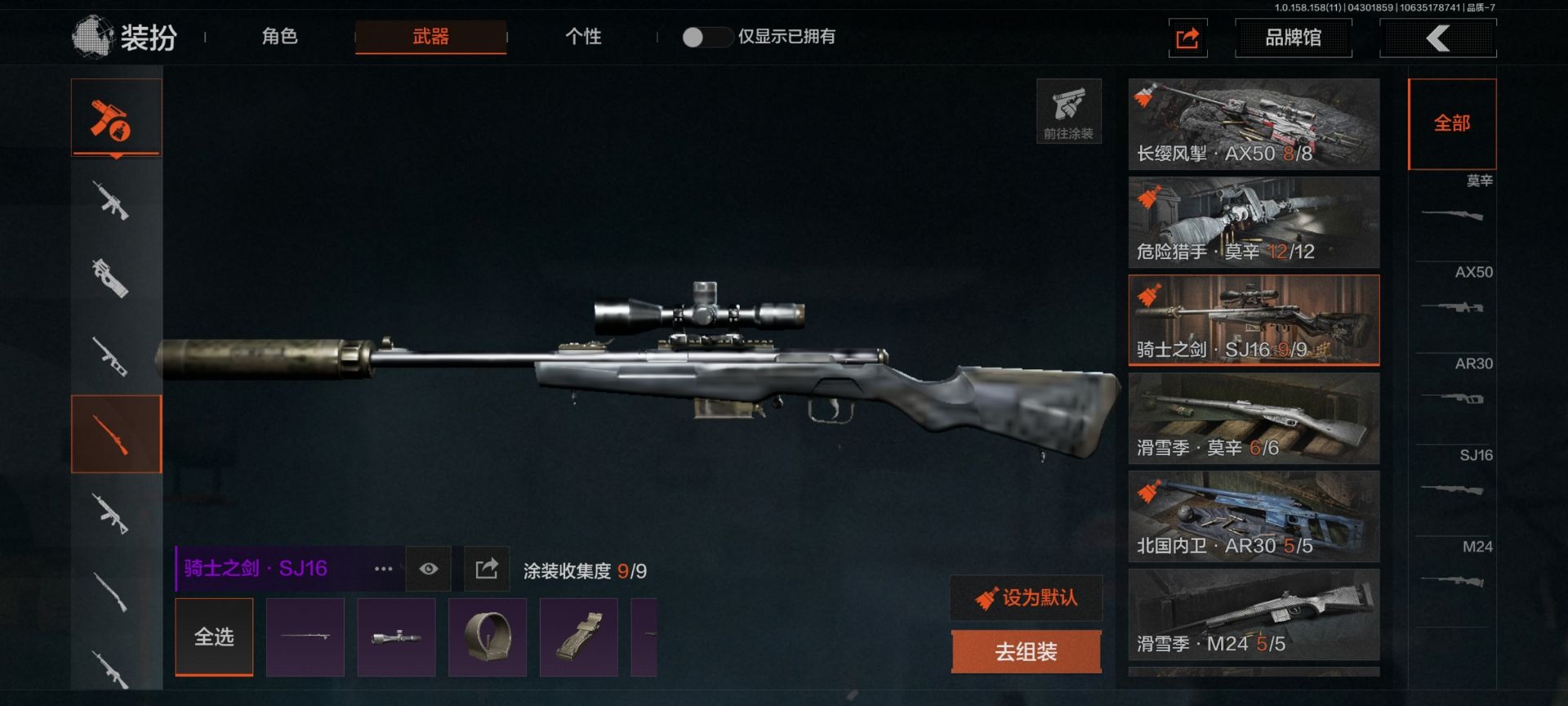
Task: Switch to the 角色 tab
Action: tap(279, 37)
